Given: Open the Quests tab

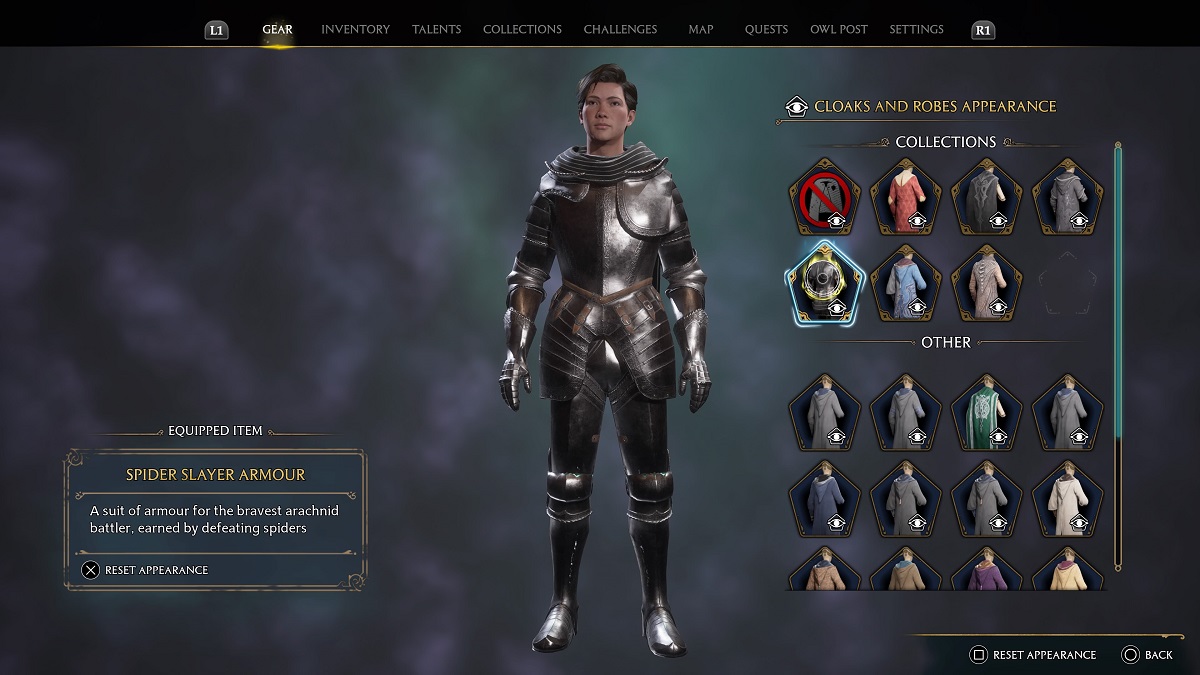Looking at the screenshot, I should (766, 30).
